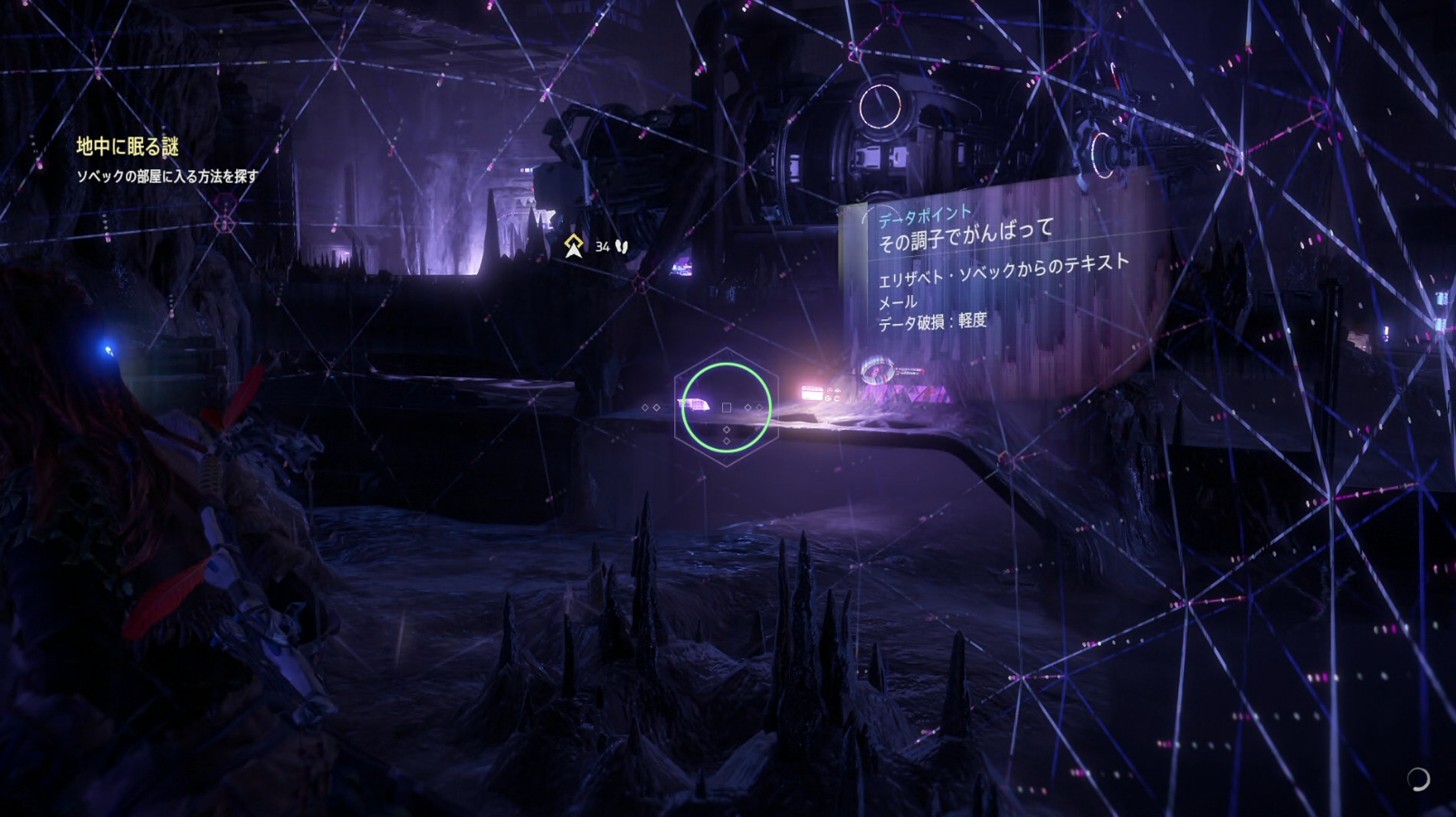The height and width of the screenshot is (817, 1456).
Task: Click the distance indicator showing 34
Action: point(601,244)
